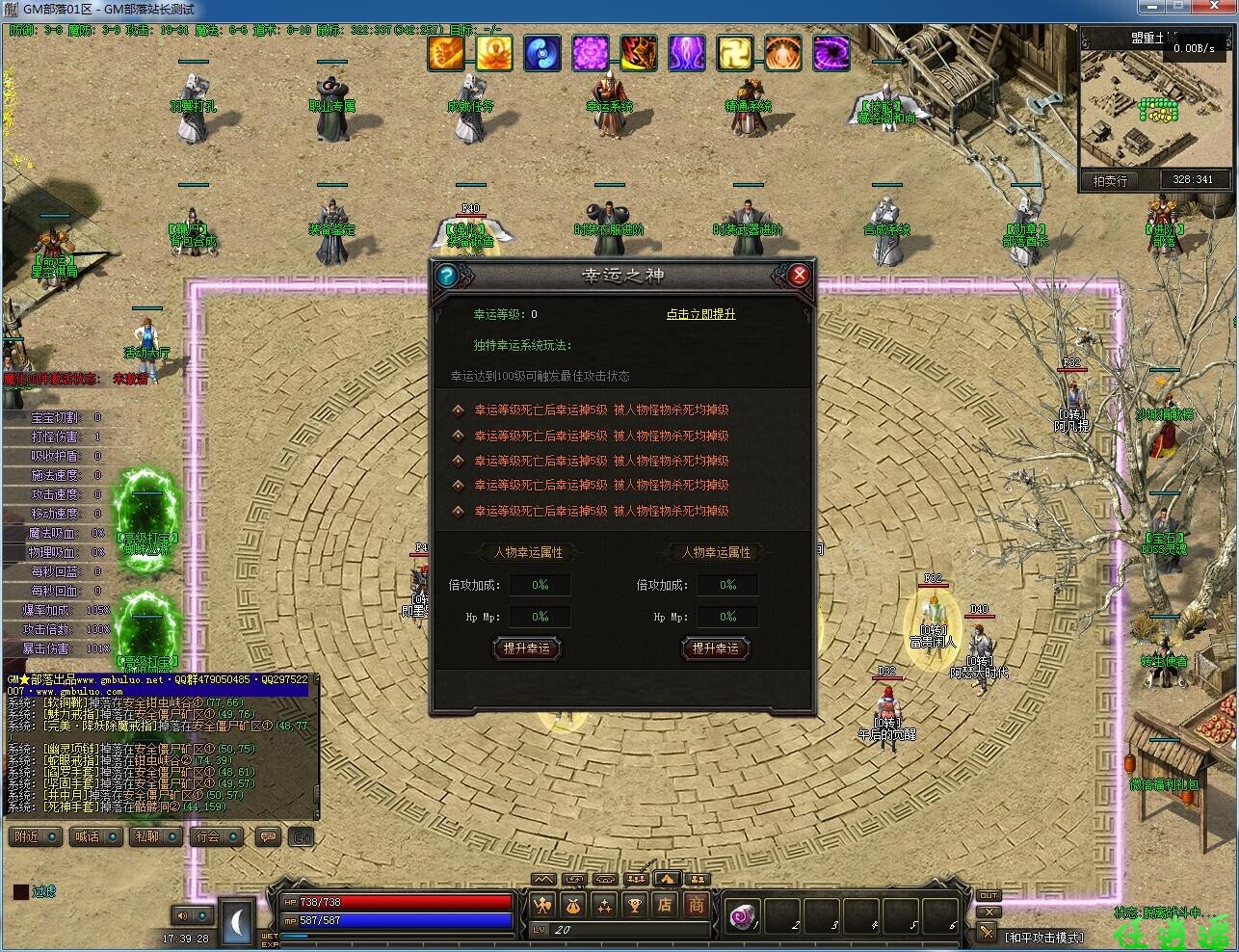
Task: Switch chat to the 喊话 channel
Action: pos(96,836)
